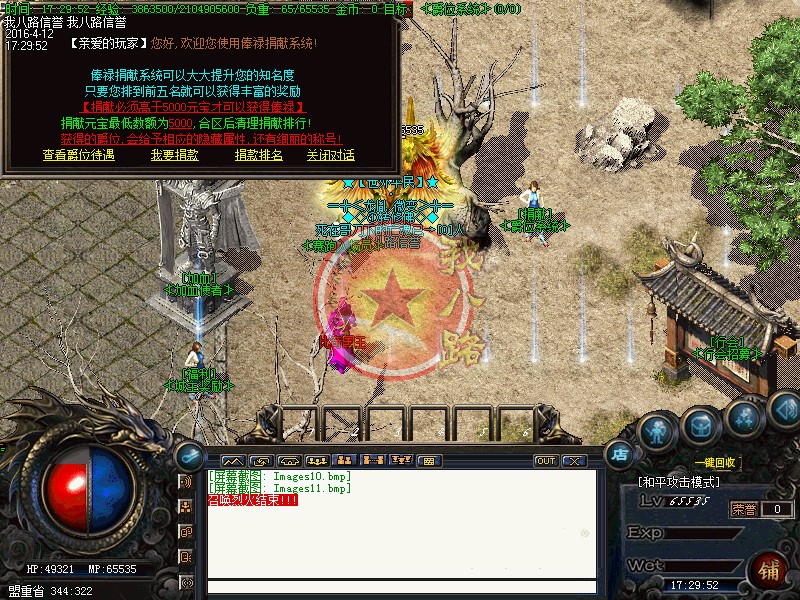Image resolution: width=800 pixels, height=600 pixels.
Task: Open the bag chest round icon
Action: click(x=701, y=426)
